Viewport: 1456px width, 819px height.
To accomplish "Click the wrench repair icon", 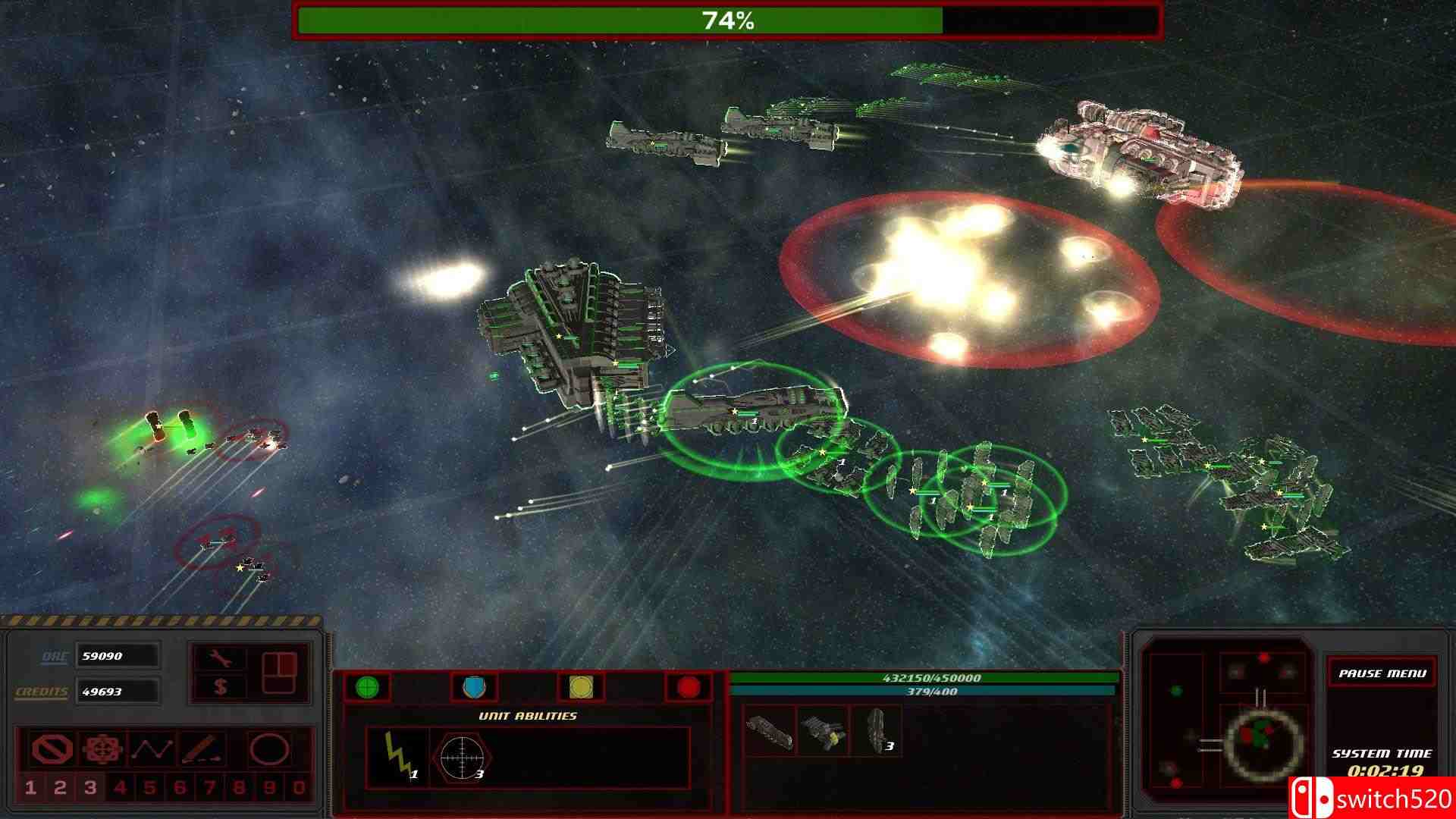I will [x=218, y=658].
